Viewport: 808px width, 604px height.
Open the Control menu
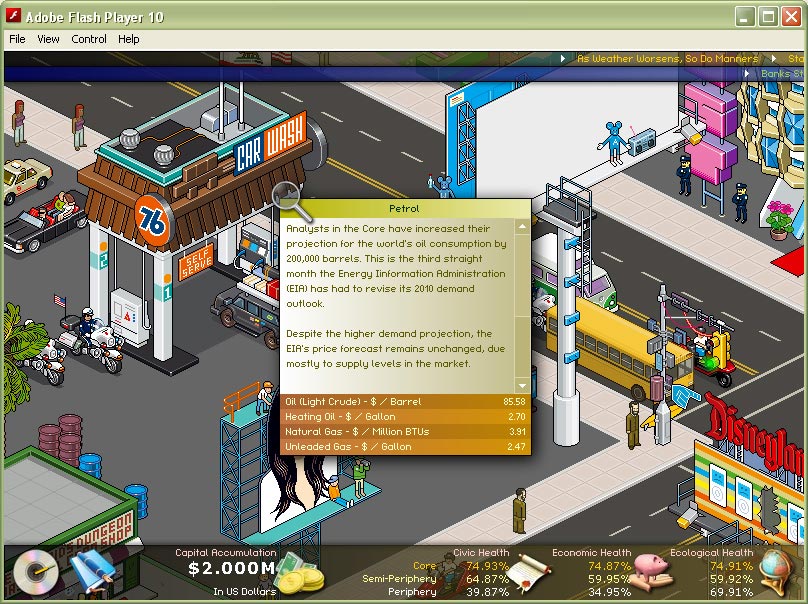click(89, 39)
